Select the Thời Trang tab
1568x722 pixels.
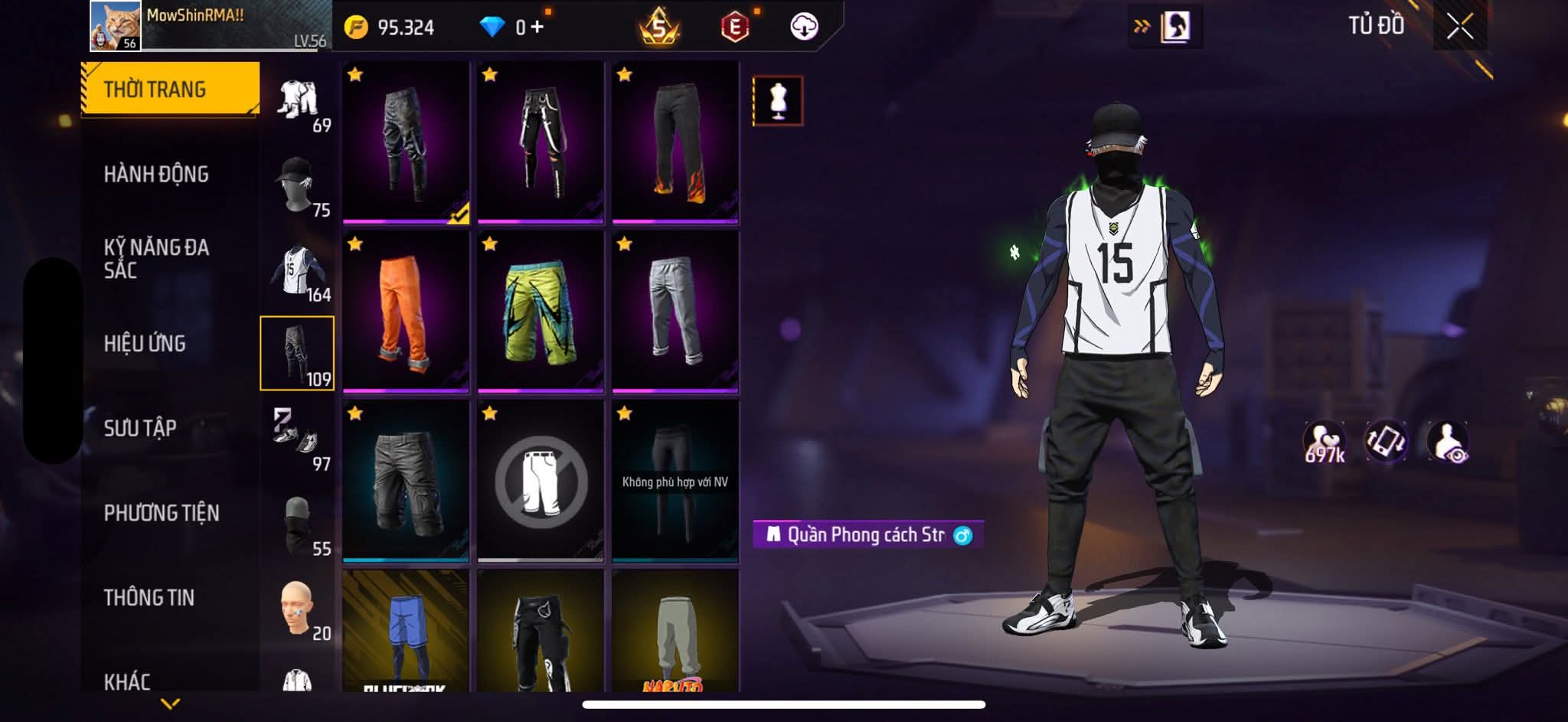tap(170, 90)
